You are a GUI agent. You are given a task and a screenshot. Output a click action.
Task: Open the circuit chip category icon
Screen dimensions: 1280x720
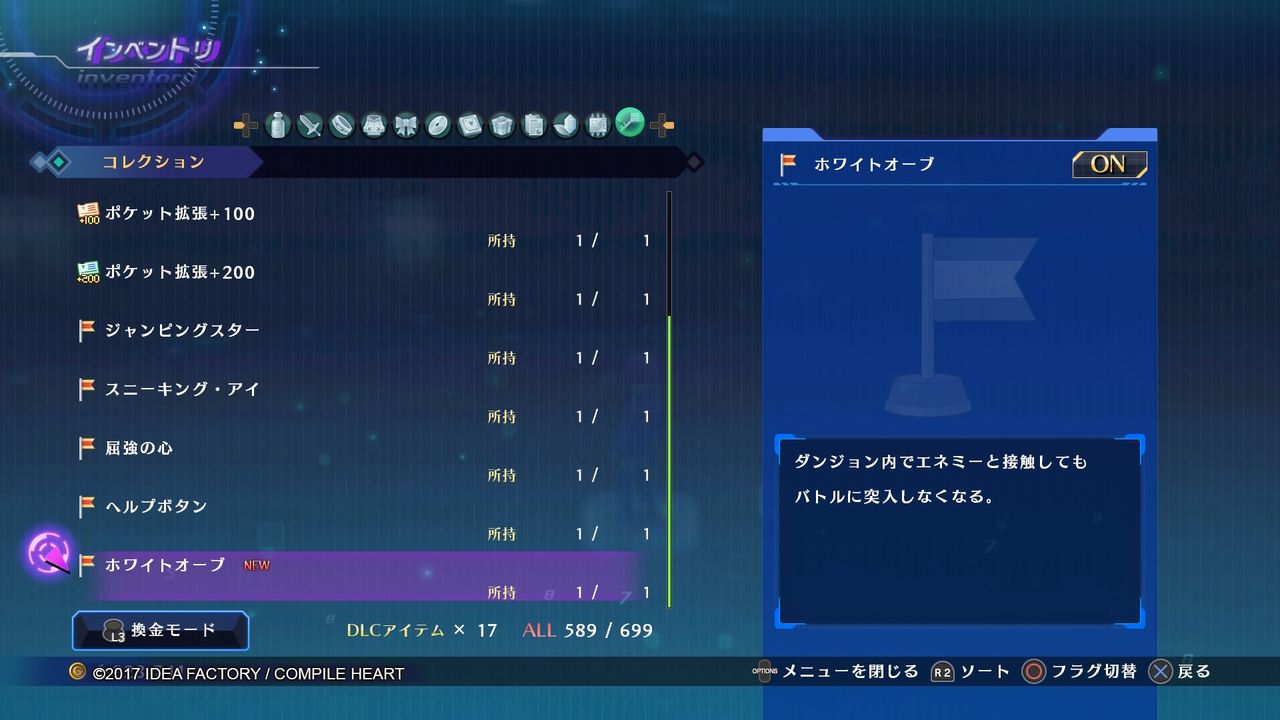(597, 125)
